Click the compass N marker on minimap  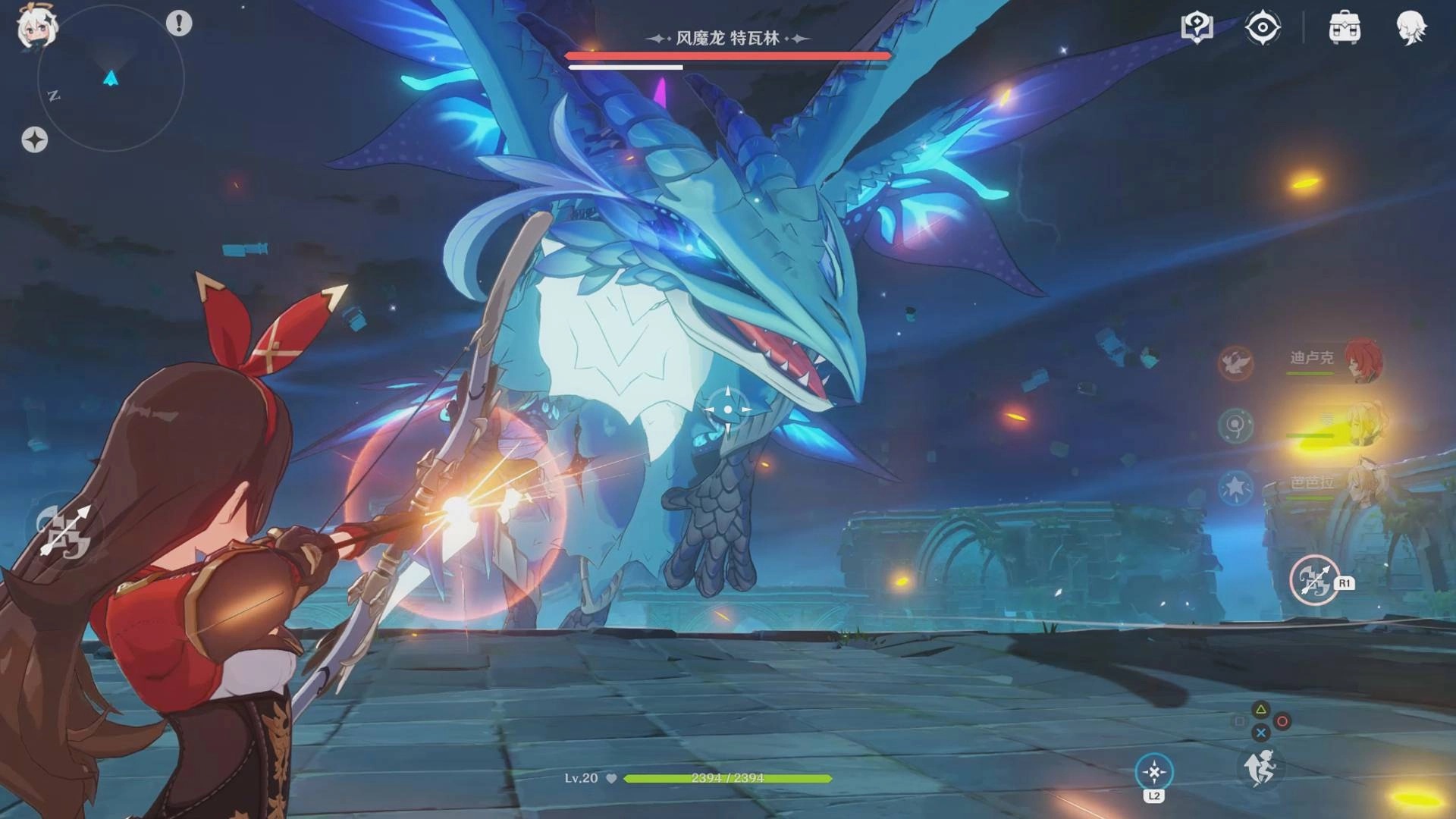coord(52,95)
